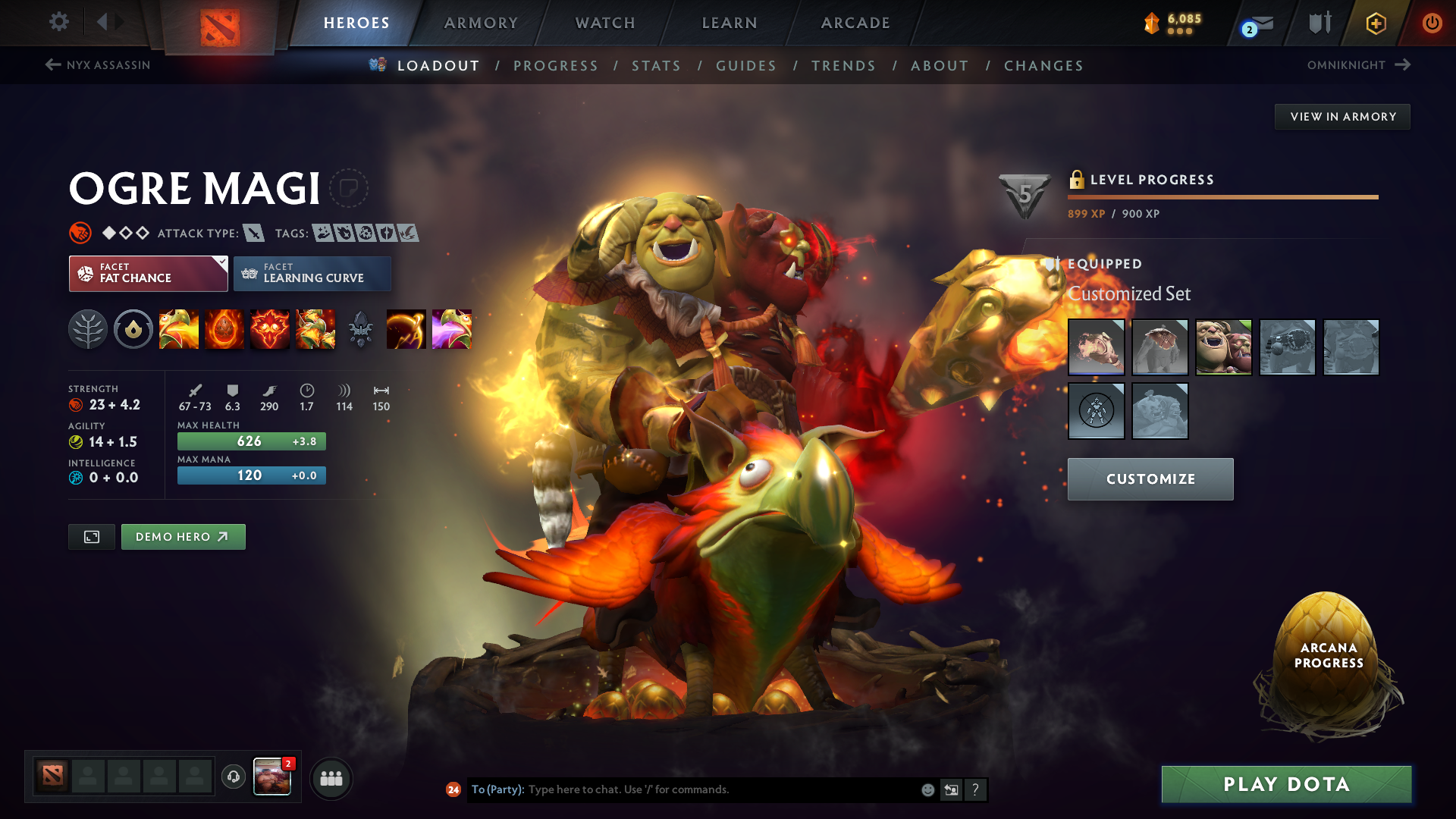Switch to the Learning Curve facet
Screen dimensions: 1456x819
pos(312,274)
